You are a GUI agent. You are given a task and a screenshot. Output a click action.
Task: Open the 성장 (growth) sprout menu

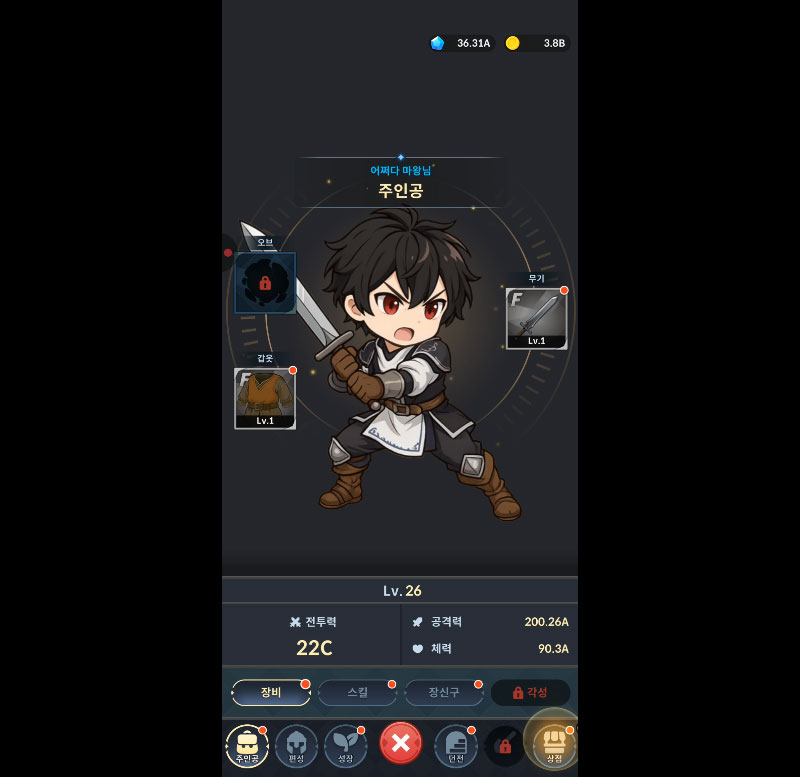pos(345,746)
